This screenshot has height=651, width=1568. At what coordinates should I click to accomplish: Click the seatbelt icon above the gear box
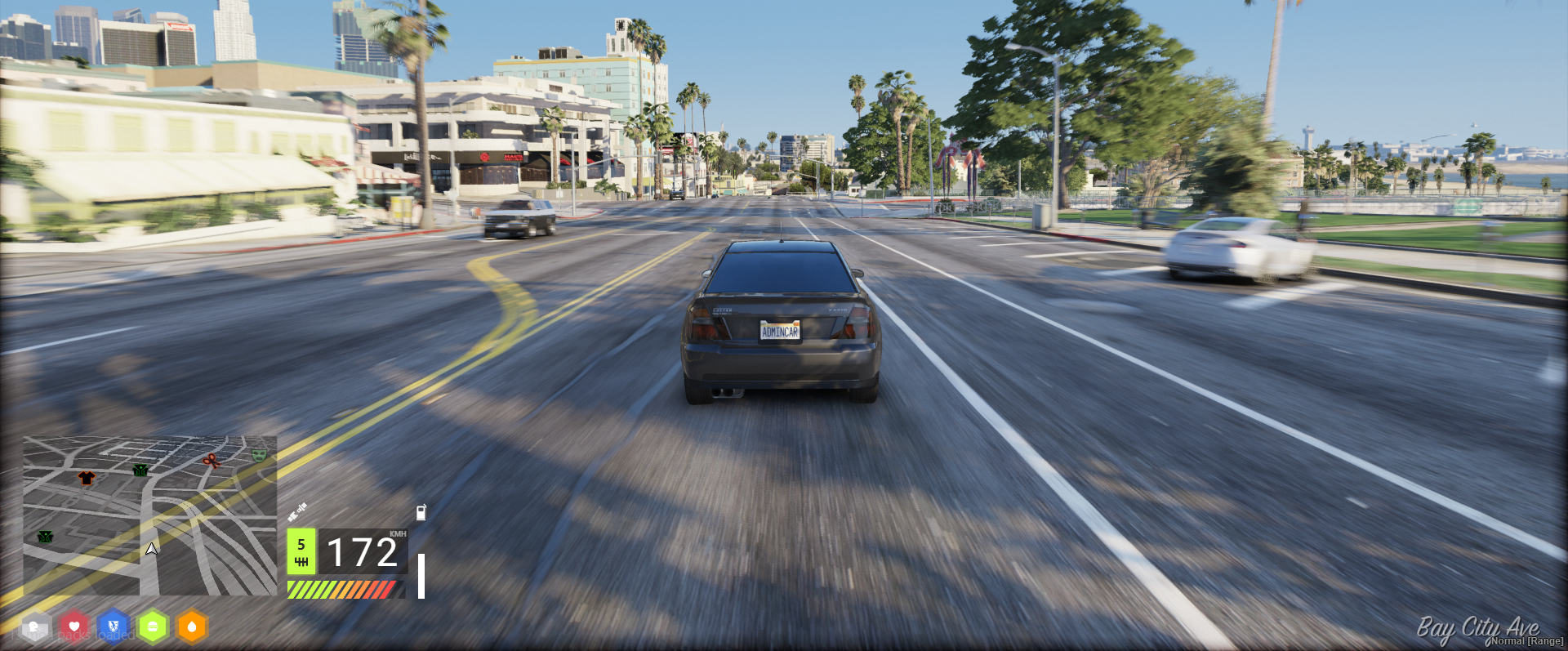pos(297,512)
